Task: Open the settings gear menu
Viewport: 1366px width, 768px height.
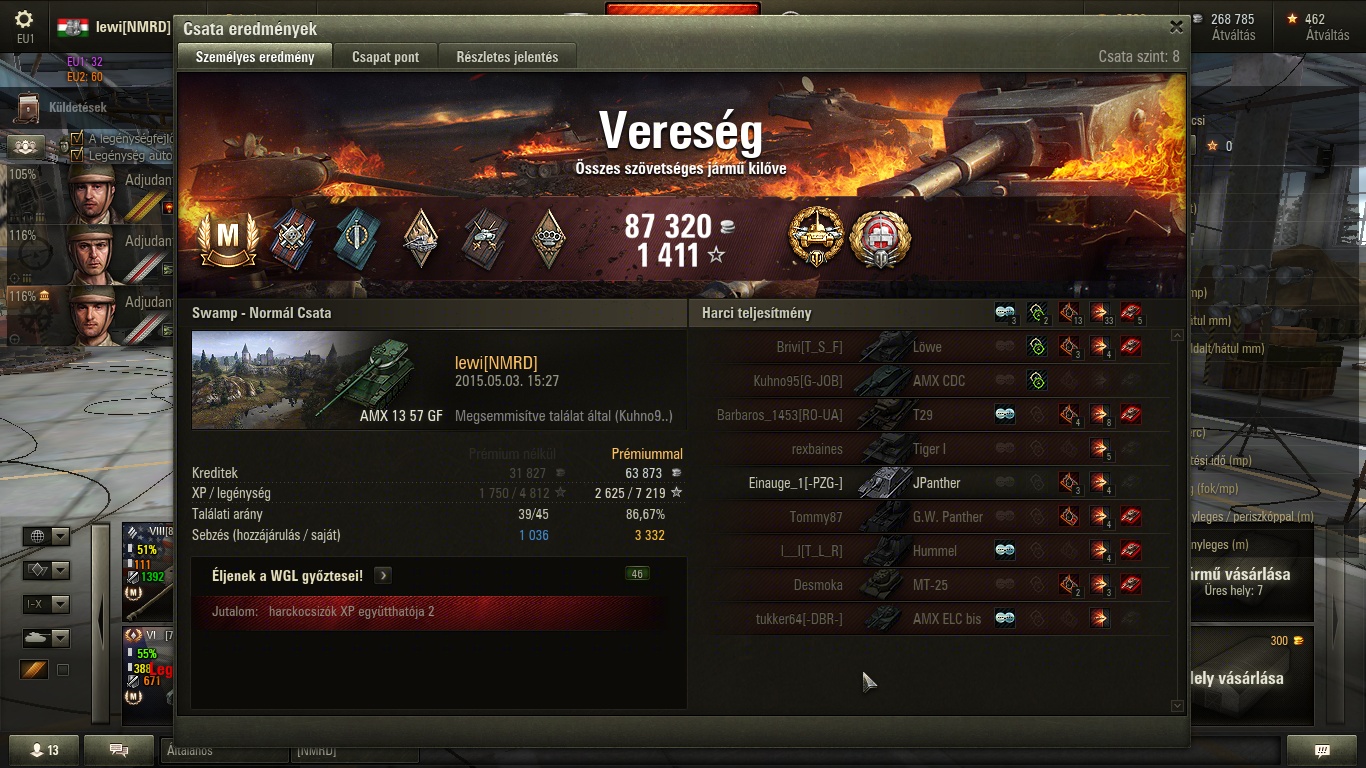Action: pos(25,22)
